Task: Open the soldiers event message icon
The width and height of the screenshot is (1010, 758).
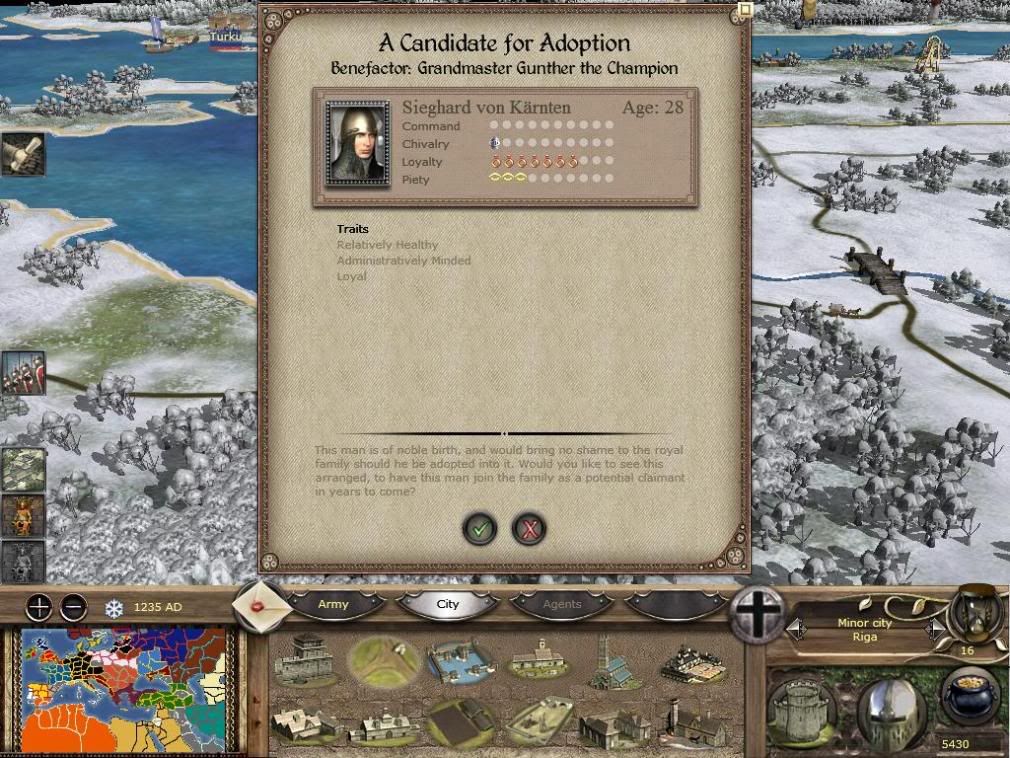Action: tap(22, 373)
